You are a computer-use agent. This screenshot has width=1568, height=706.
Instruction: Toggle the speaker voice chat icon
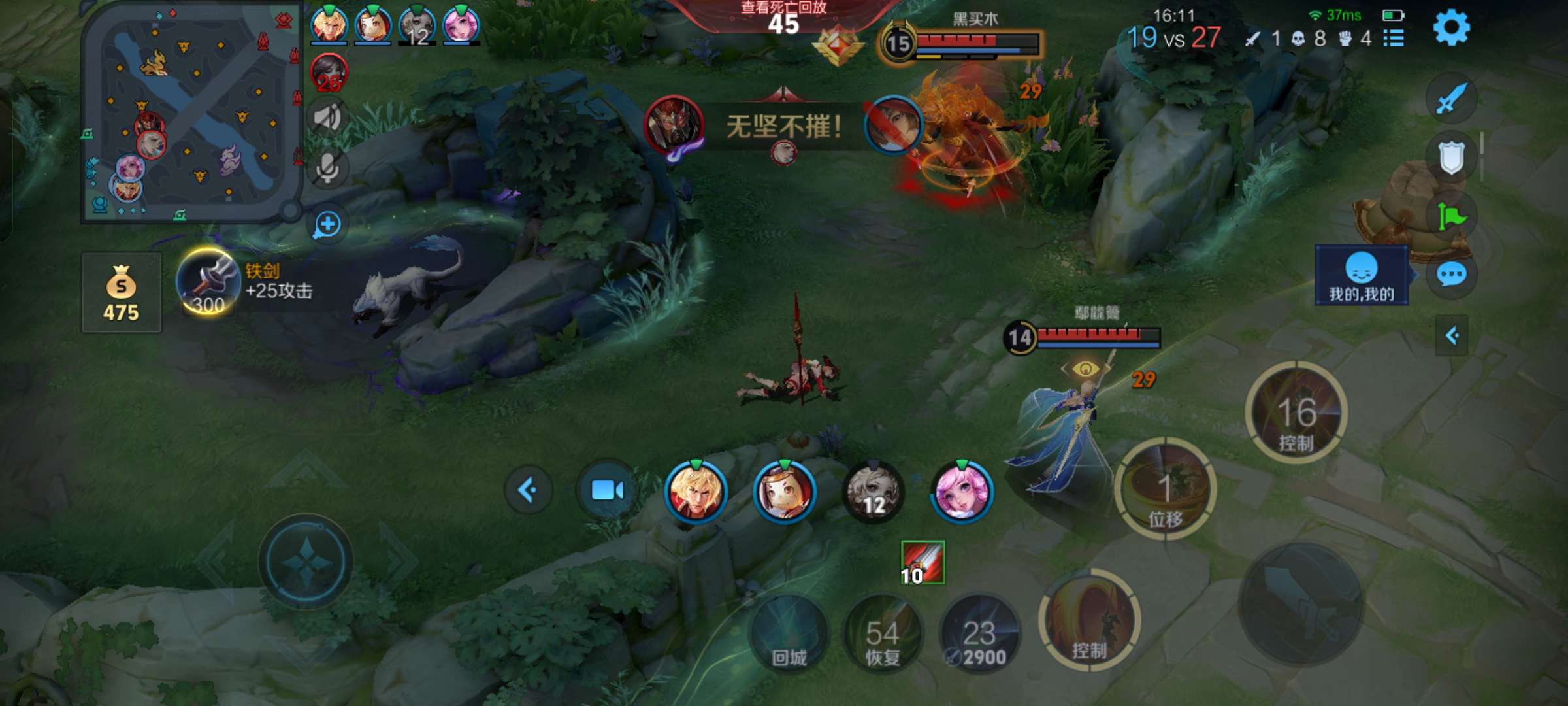(327, 118)
